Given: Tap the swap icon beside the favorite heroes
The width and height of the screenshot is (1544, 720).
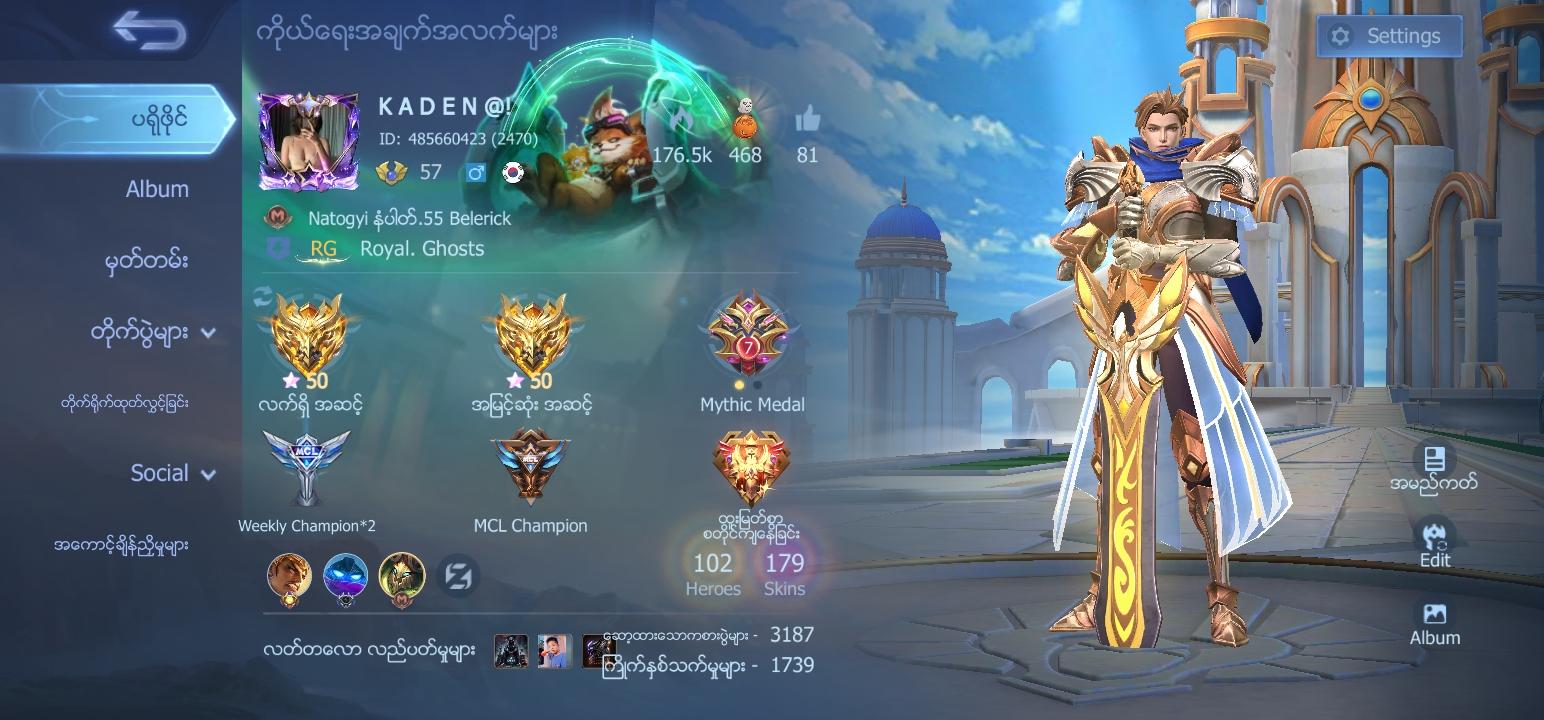Looking at the screenshot, I should pyautogui.click(x=457, y=577).
